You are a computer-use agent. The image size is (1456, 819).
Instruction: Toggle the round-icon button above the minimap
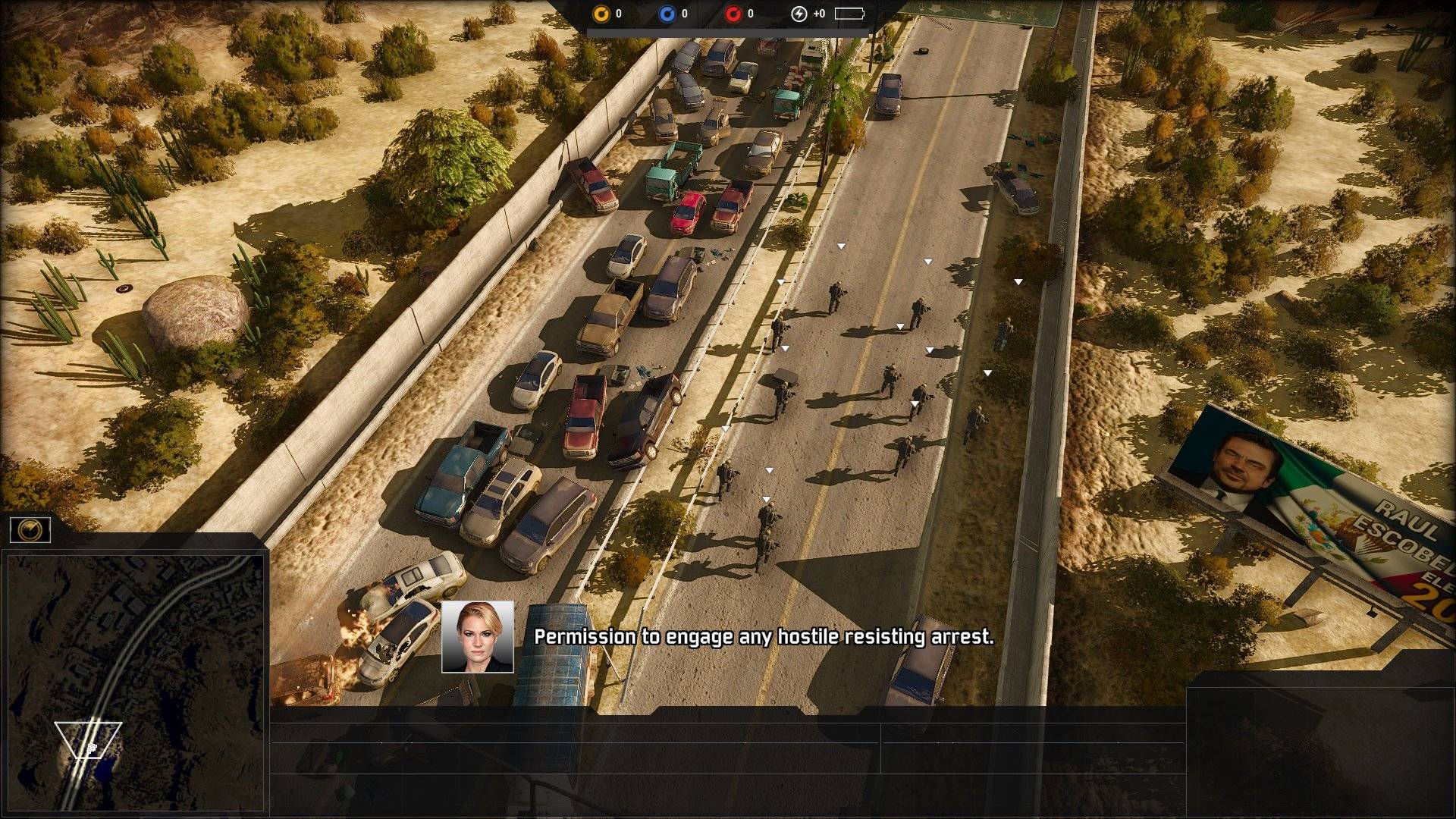(30, 530)
